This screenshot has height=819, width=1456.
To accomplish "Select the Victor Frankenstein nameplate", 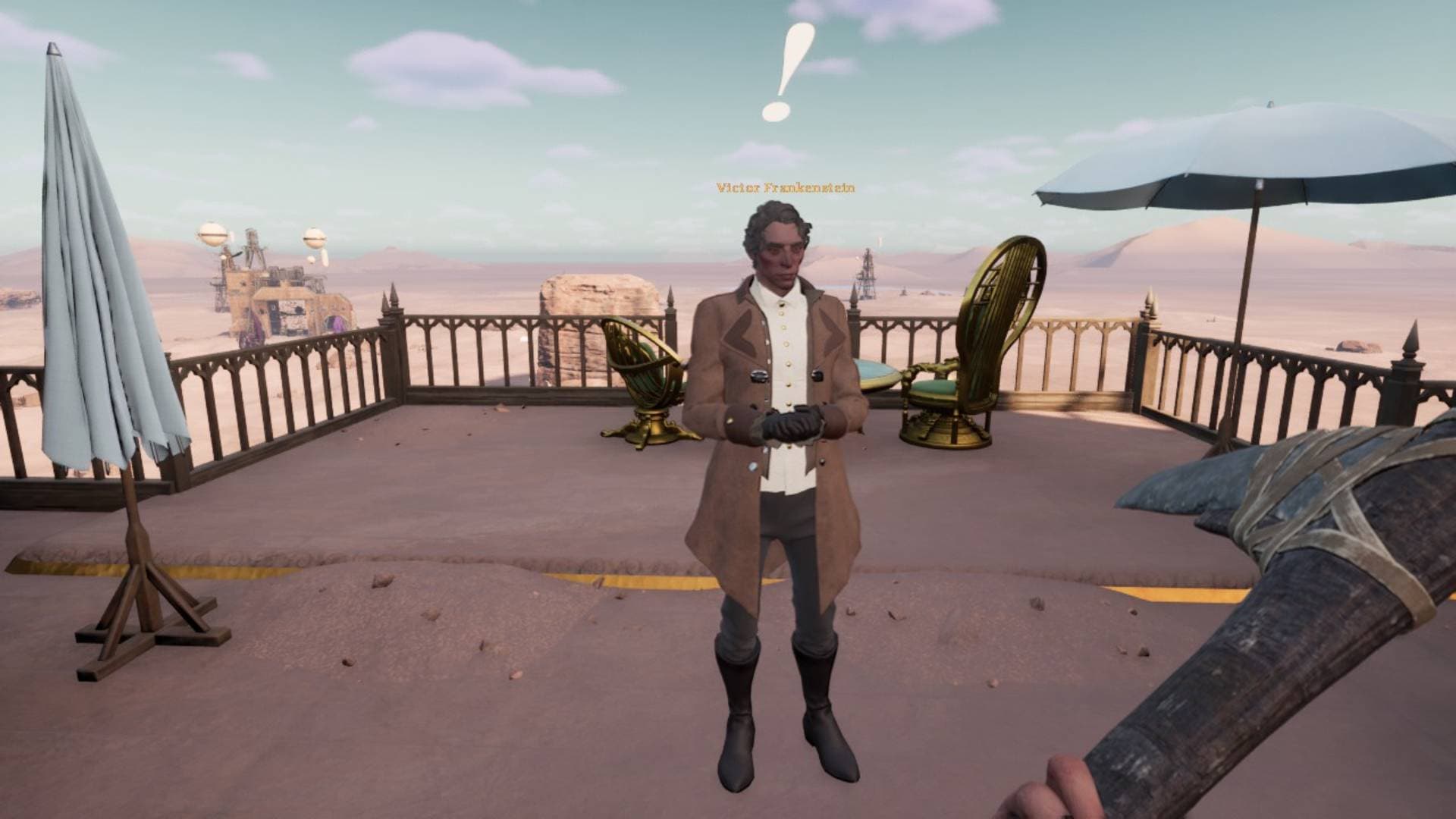I will (785, 187).
